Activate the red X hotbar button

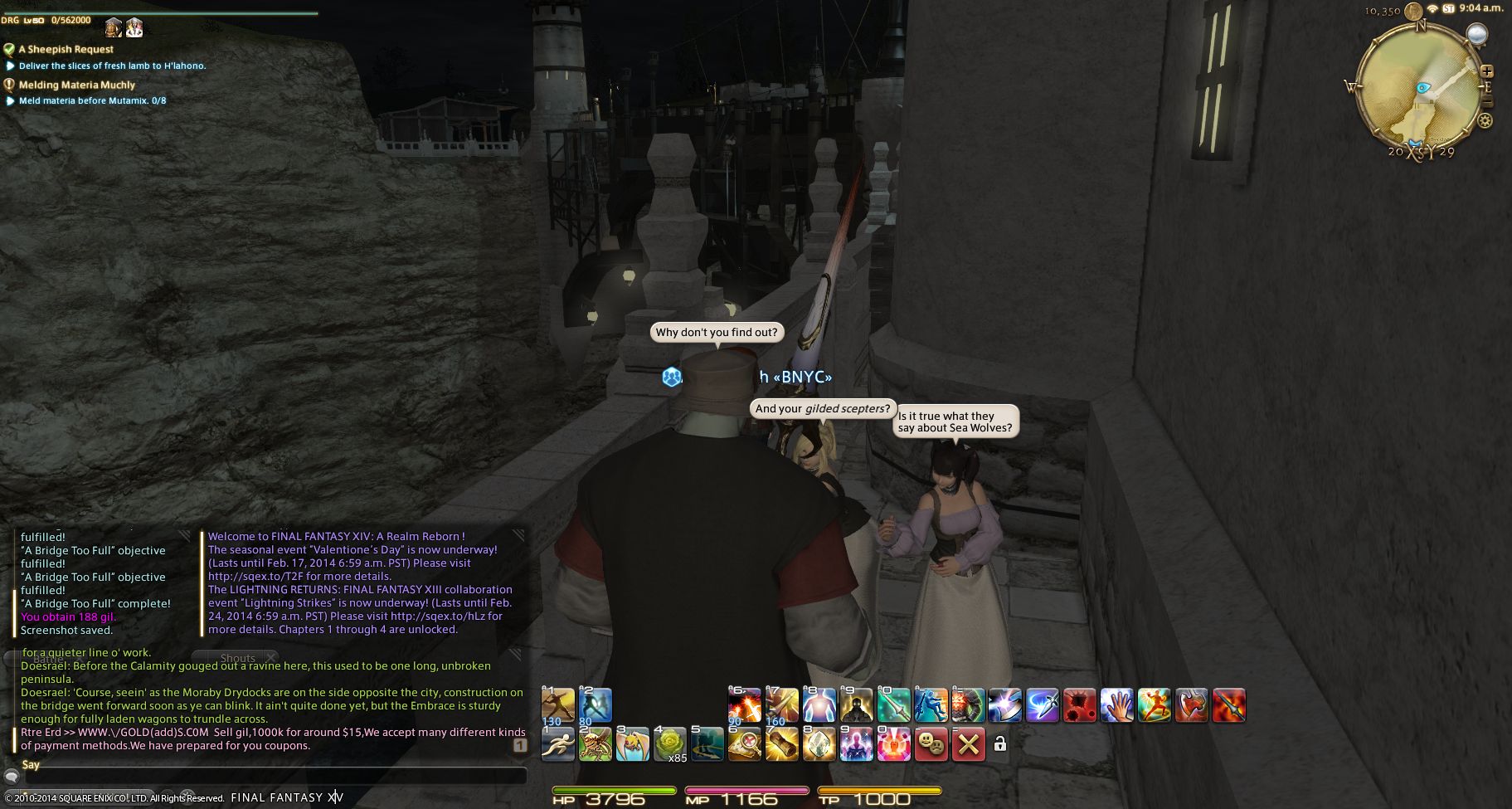968,744
